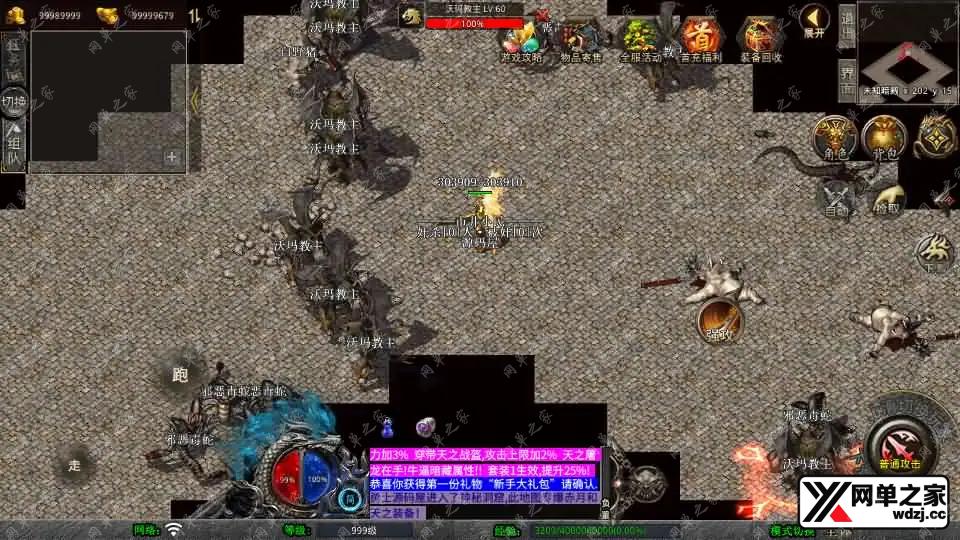The image size is (960, 540).
Task: Select the 跑 run movement button
Action: tap(180, 375)
